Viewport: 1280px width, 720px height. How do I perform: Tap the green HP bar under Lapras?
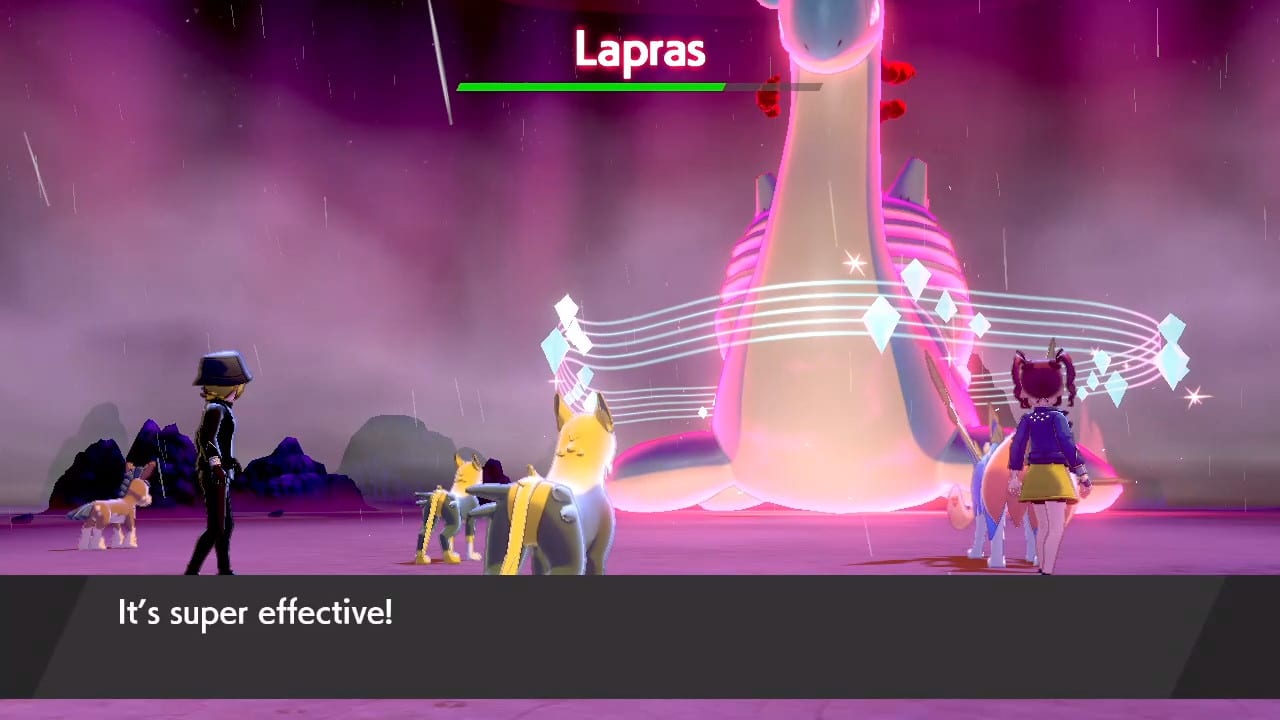[590, 87]
